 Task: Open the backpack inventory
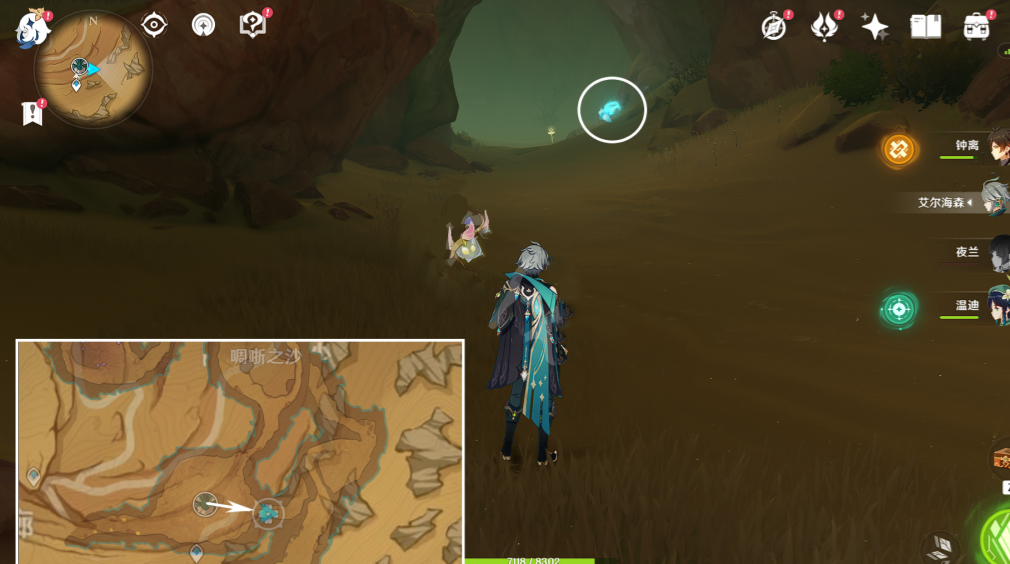[x=976, y=27]
